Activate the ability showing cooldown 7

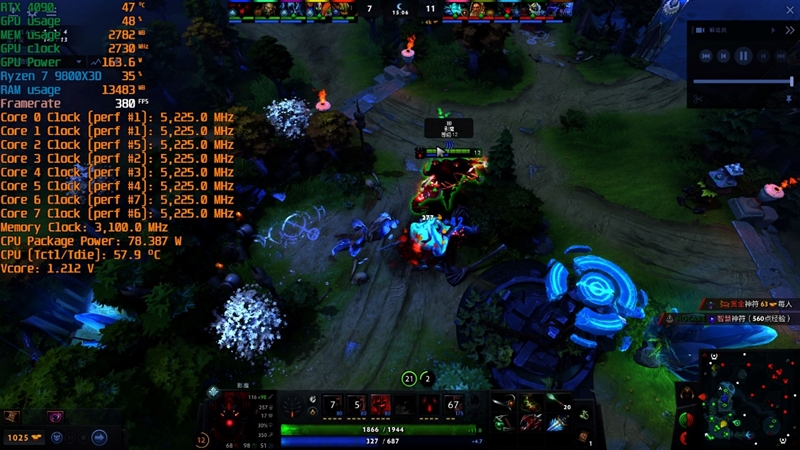[x=335, y=405]
